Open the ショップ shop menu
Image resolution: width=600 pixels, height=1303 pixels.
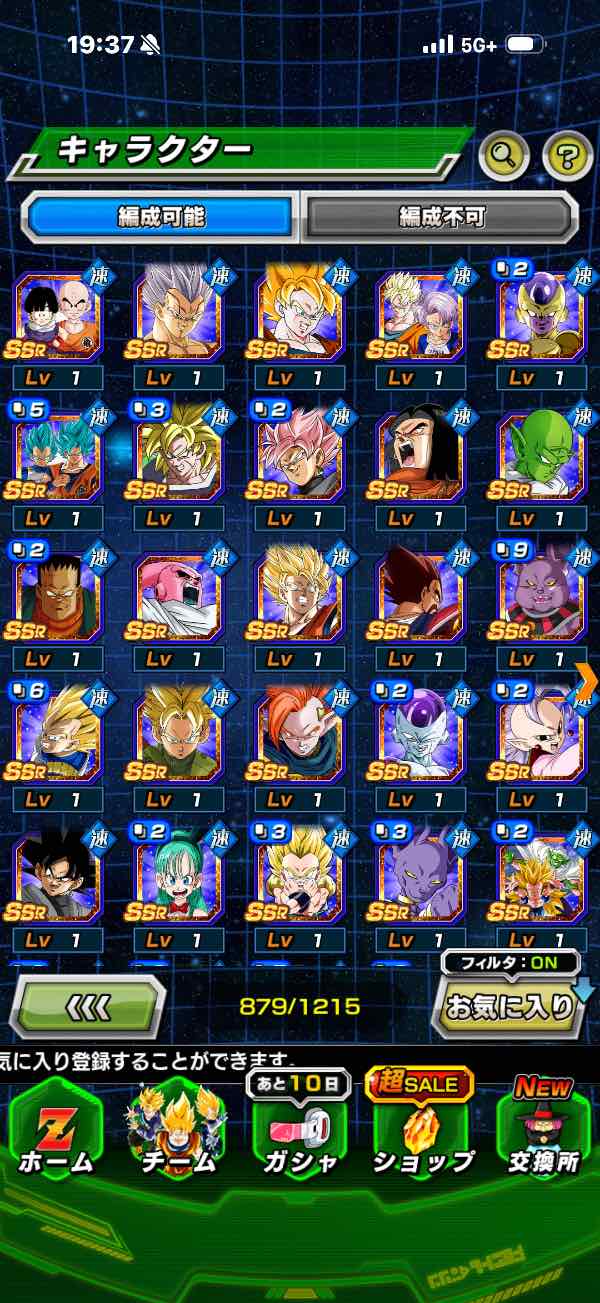(422, 1130)
